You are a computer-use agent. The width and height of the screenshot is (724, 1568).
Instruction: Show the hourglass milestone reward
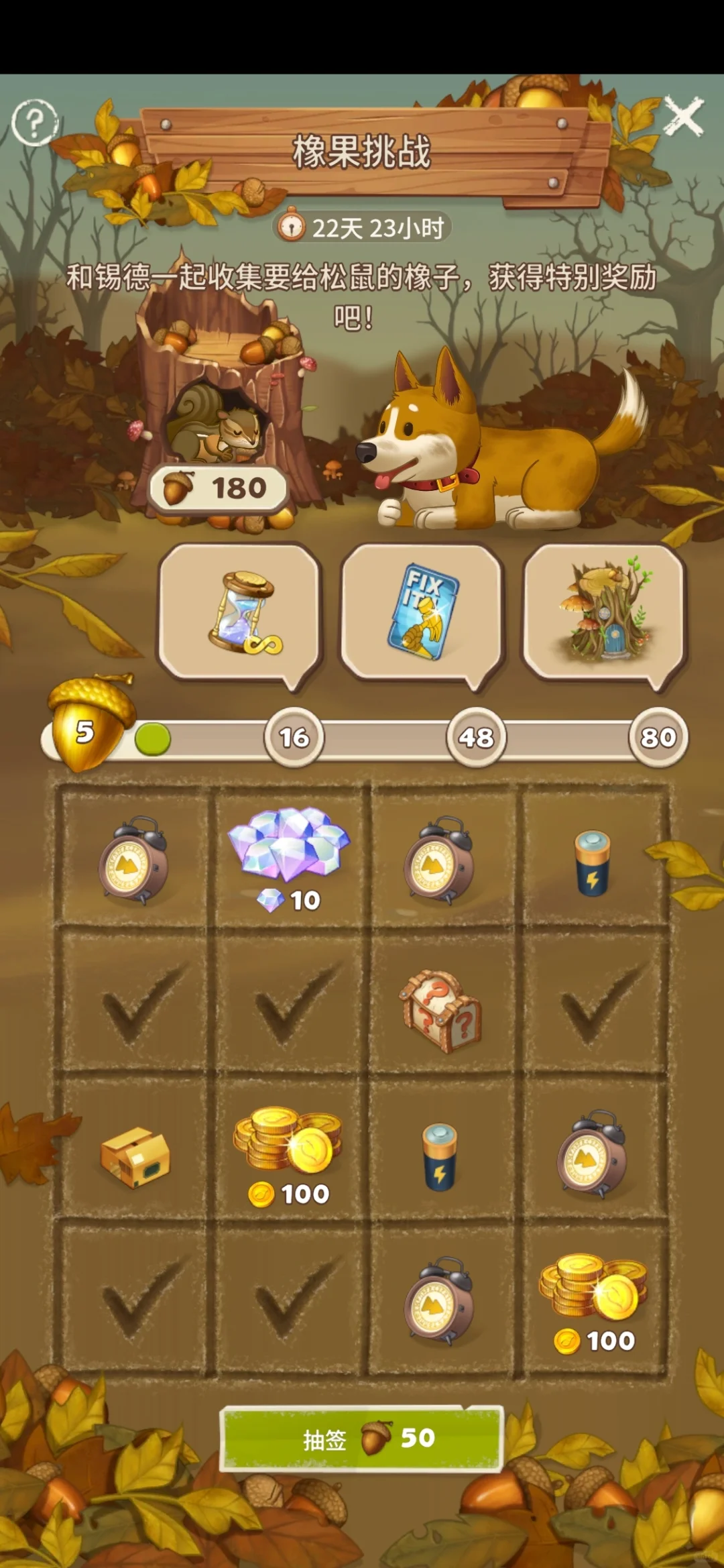coord(239,613)
